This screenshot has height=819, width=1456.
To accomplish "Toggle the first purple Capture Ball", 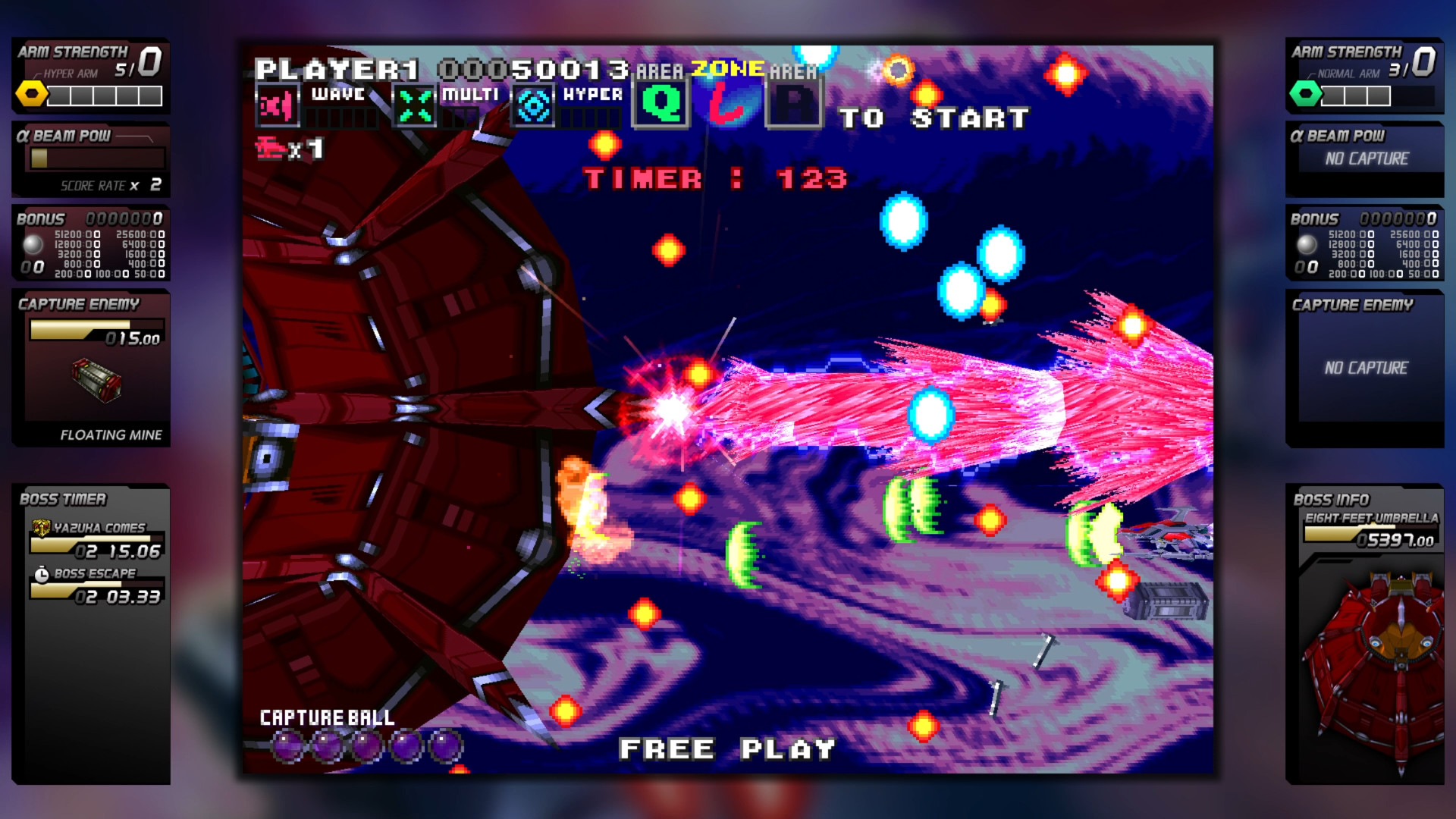I will pos(287,746).
